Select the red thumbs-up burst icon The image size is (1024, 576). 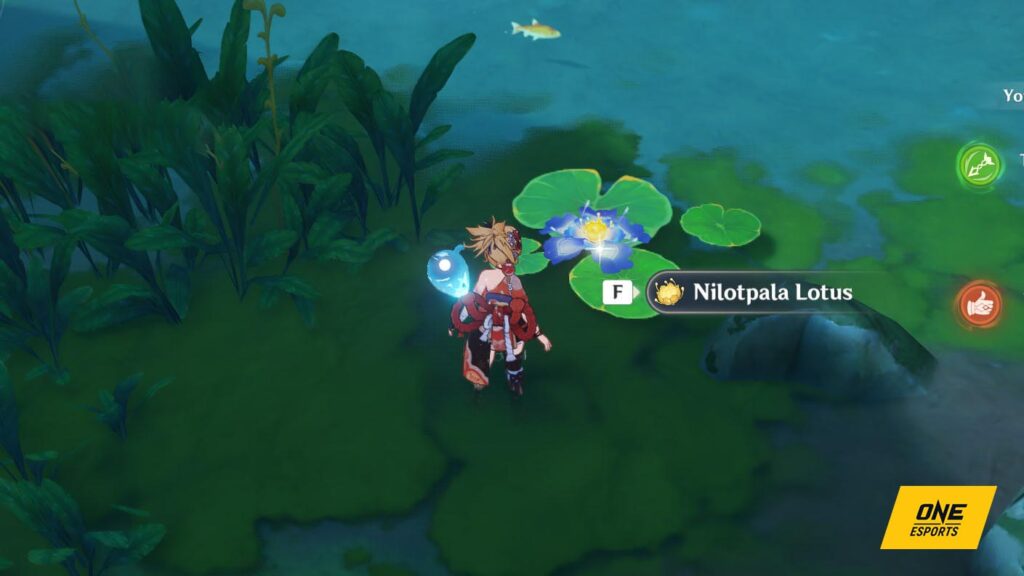coord(979,304)
